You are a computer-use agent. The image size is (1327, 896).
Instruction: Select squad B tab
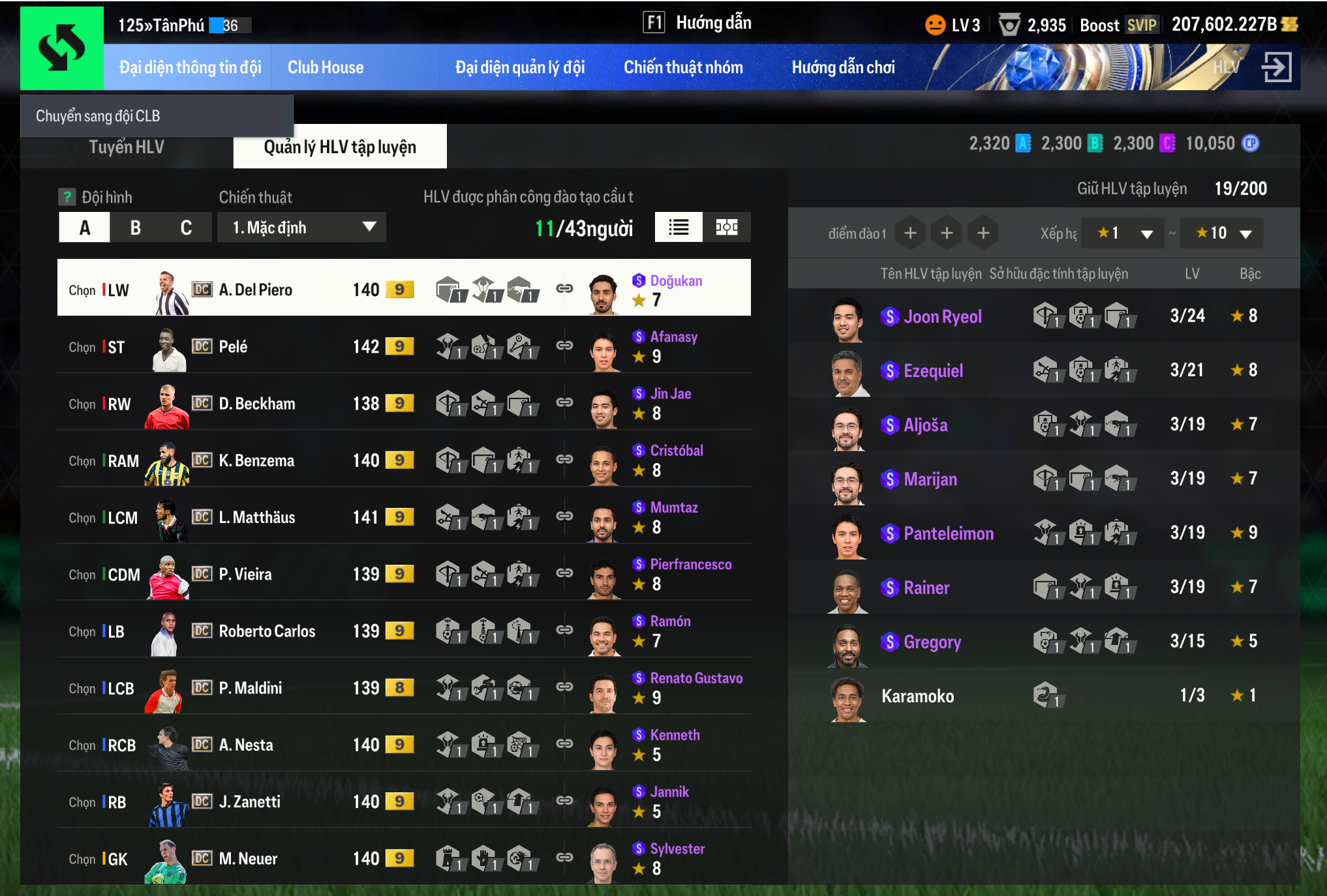(136, 228)
